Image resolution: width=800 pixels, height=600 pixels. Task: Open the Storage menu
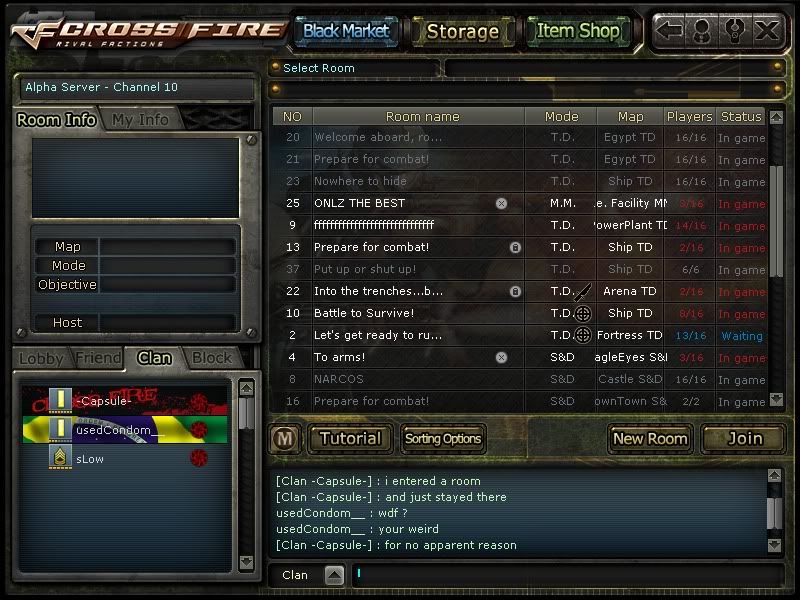point(462,31)
